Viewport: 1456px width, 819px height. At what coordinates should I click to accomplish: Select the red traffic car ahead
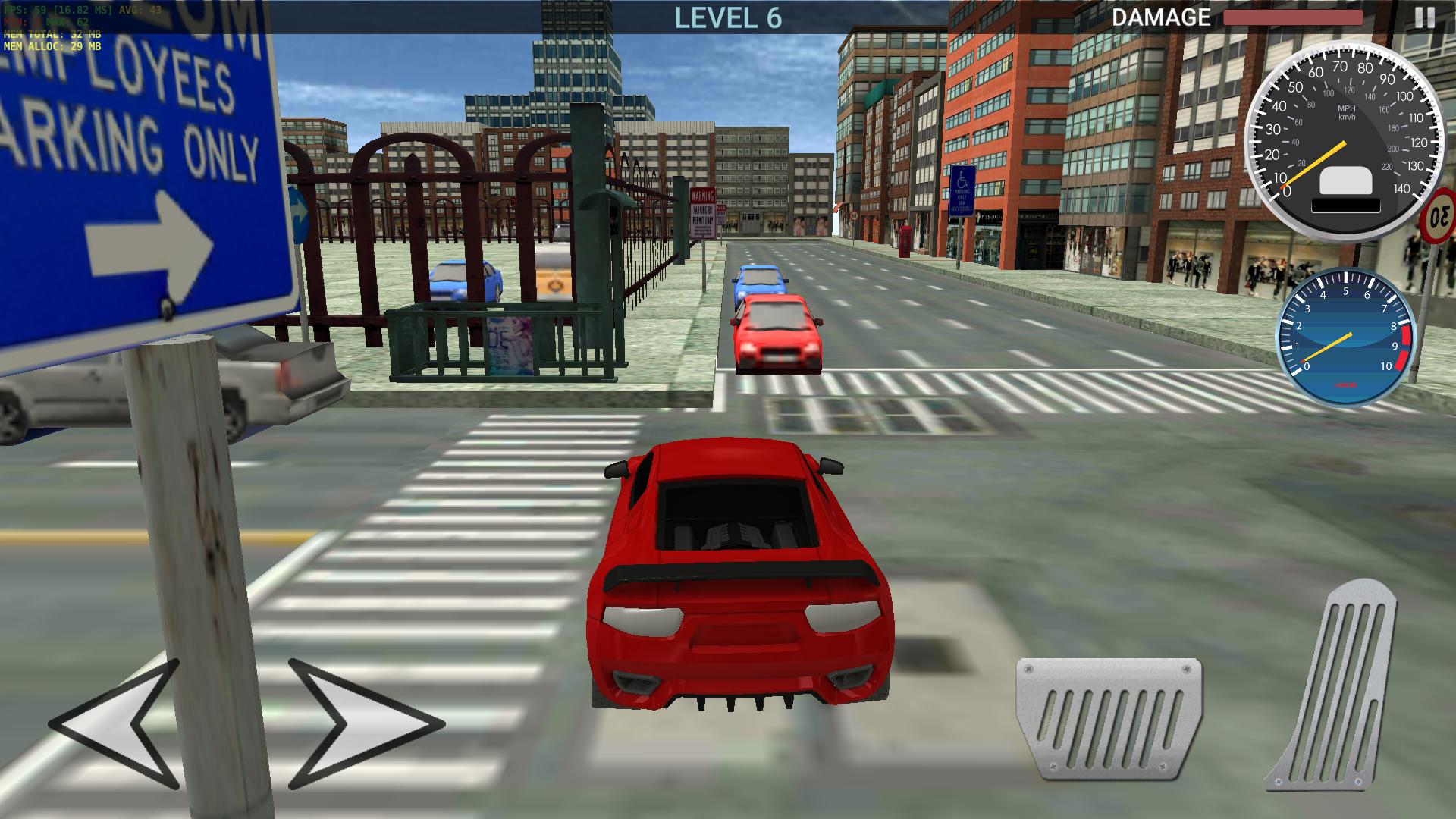(x=777, y=334)
